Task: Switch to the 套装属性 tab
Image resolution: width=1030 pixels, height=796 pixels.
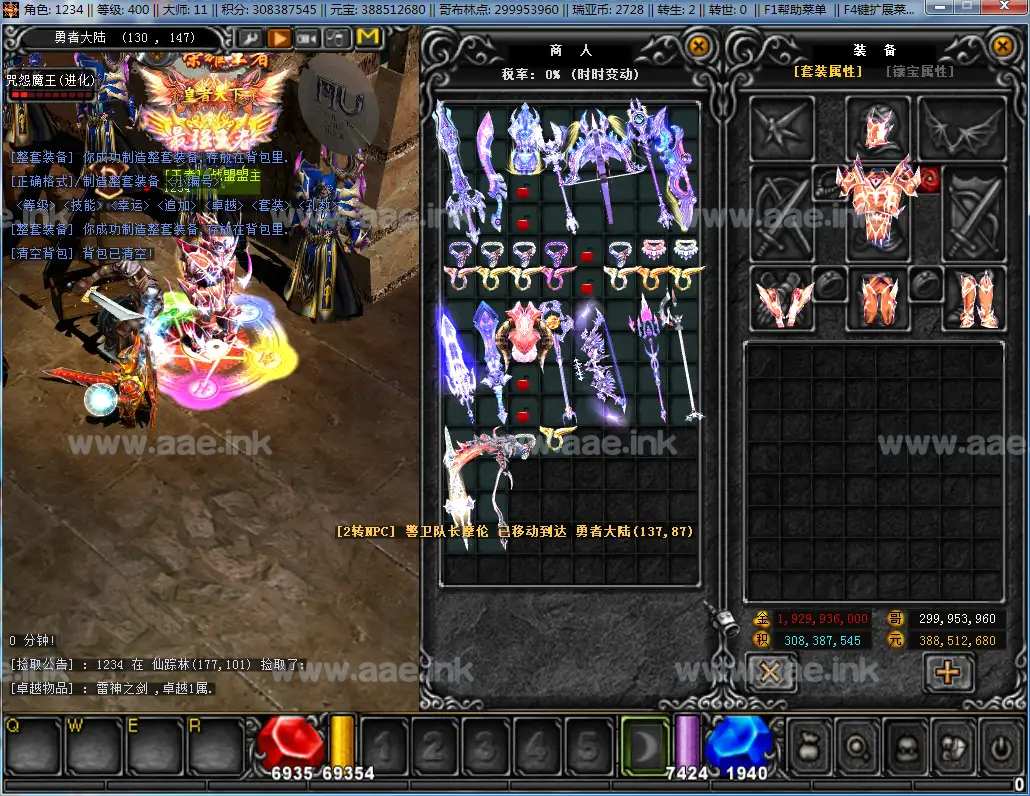Action: pos(827,72)
